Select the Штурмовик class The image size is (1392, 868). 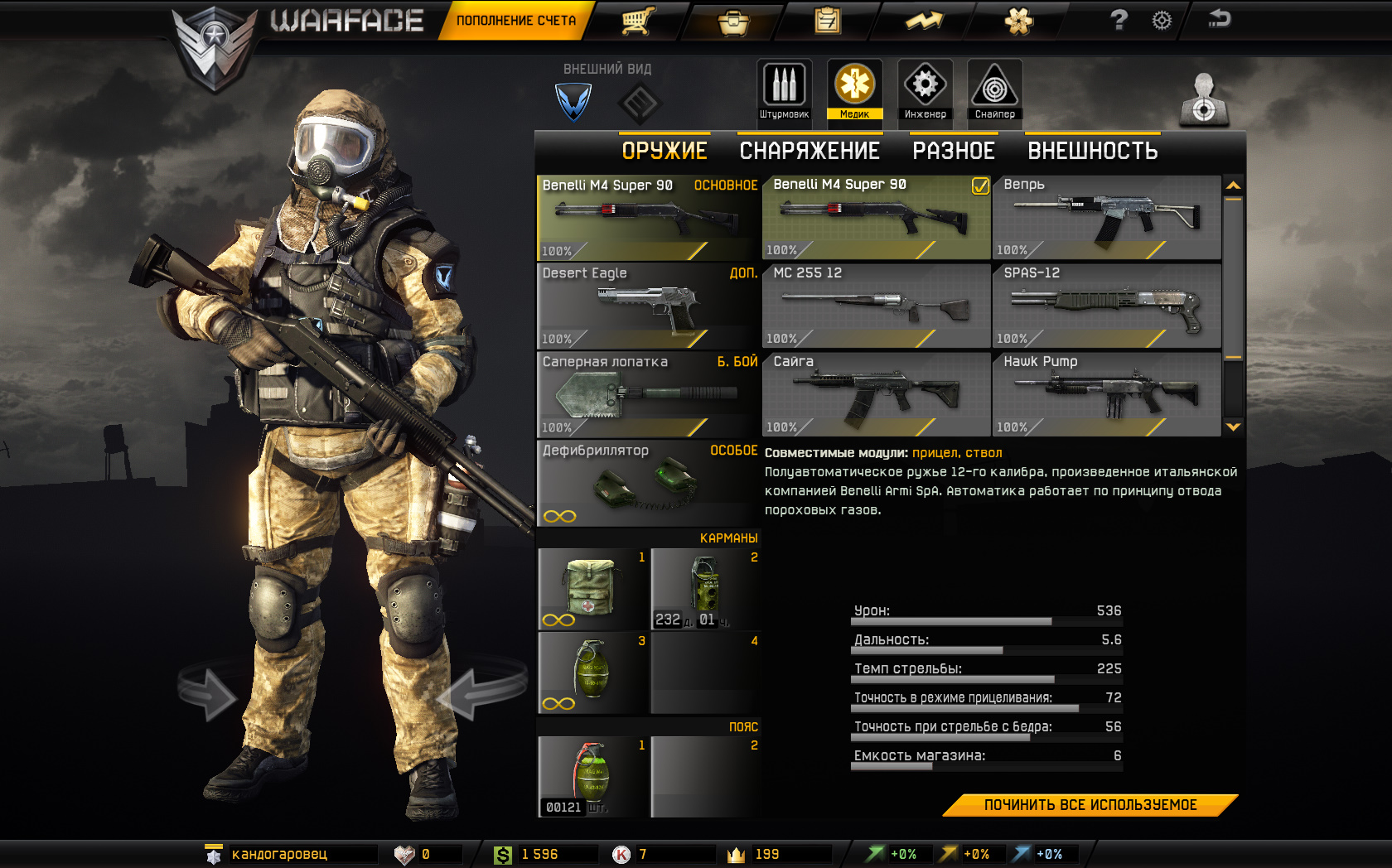pos(784,91)
